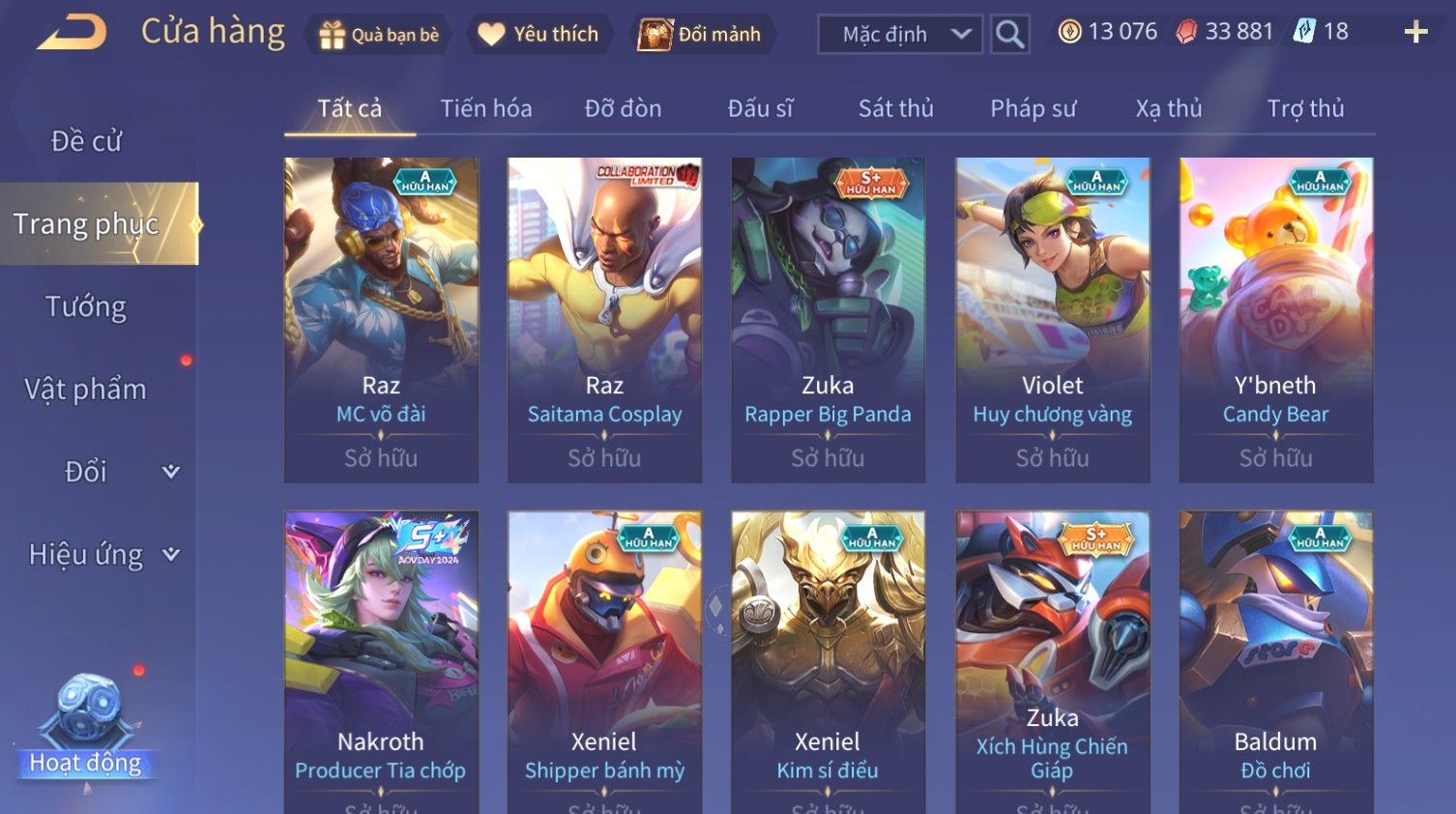
Task: Choose the Y'bneth Candy Bear skin
Action: (1275, 319)
